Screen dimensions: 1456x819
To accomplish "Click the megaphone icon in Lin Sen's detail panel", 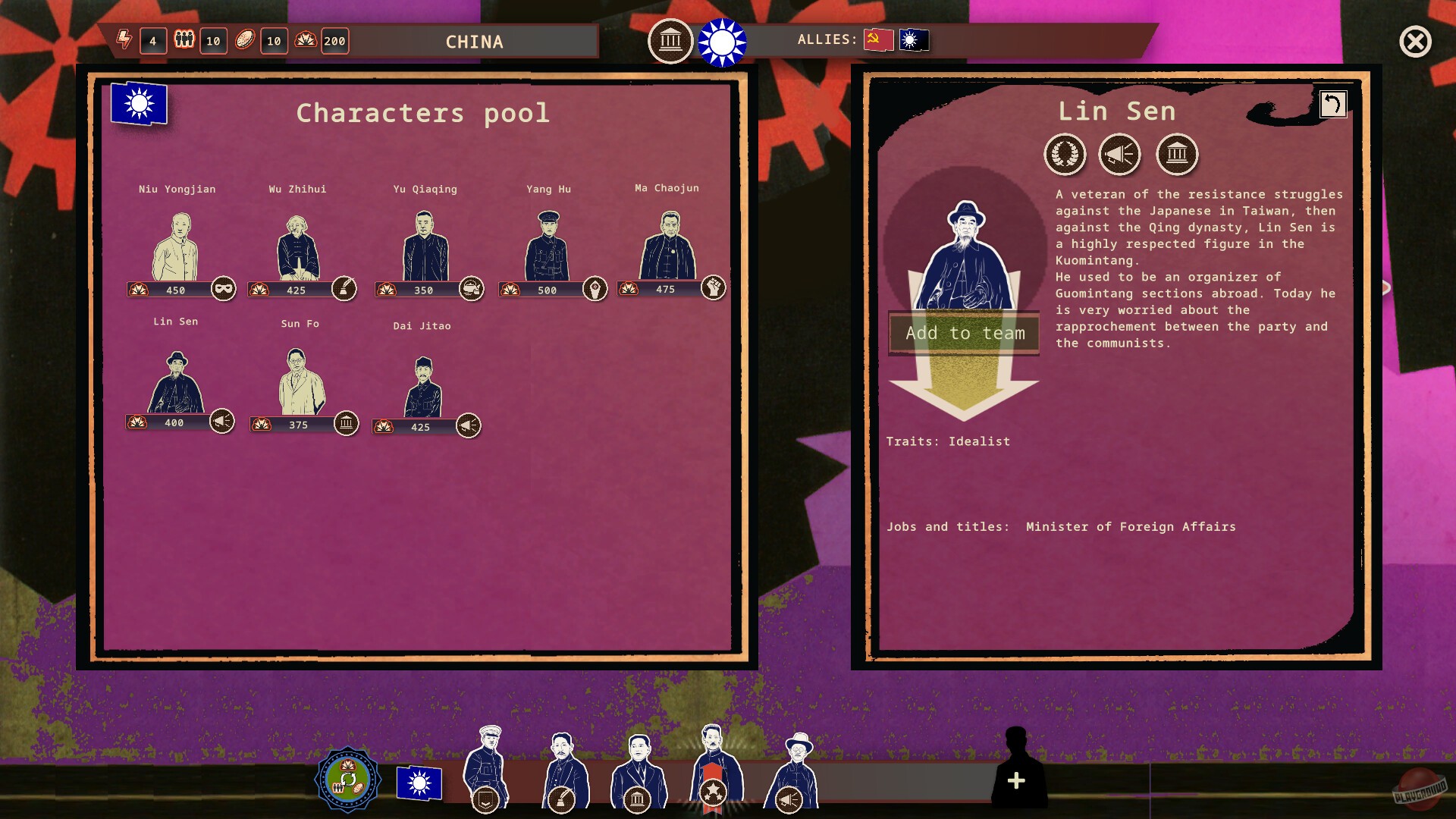I will pos(1120,155).
